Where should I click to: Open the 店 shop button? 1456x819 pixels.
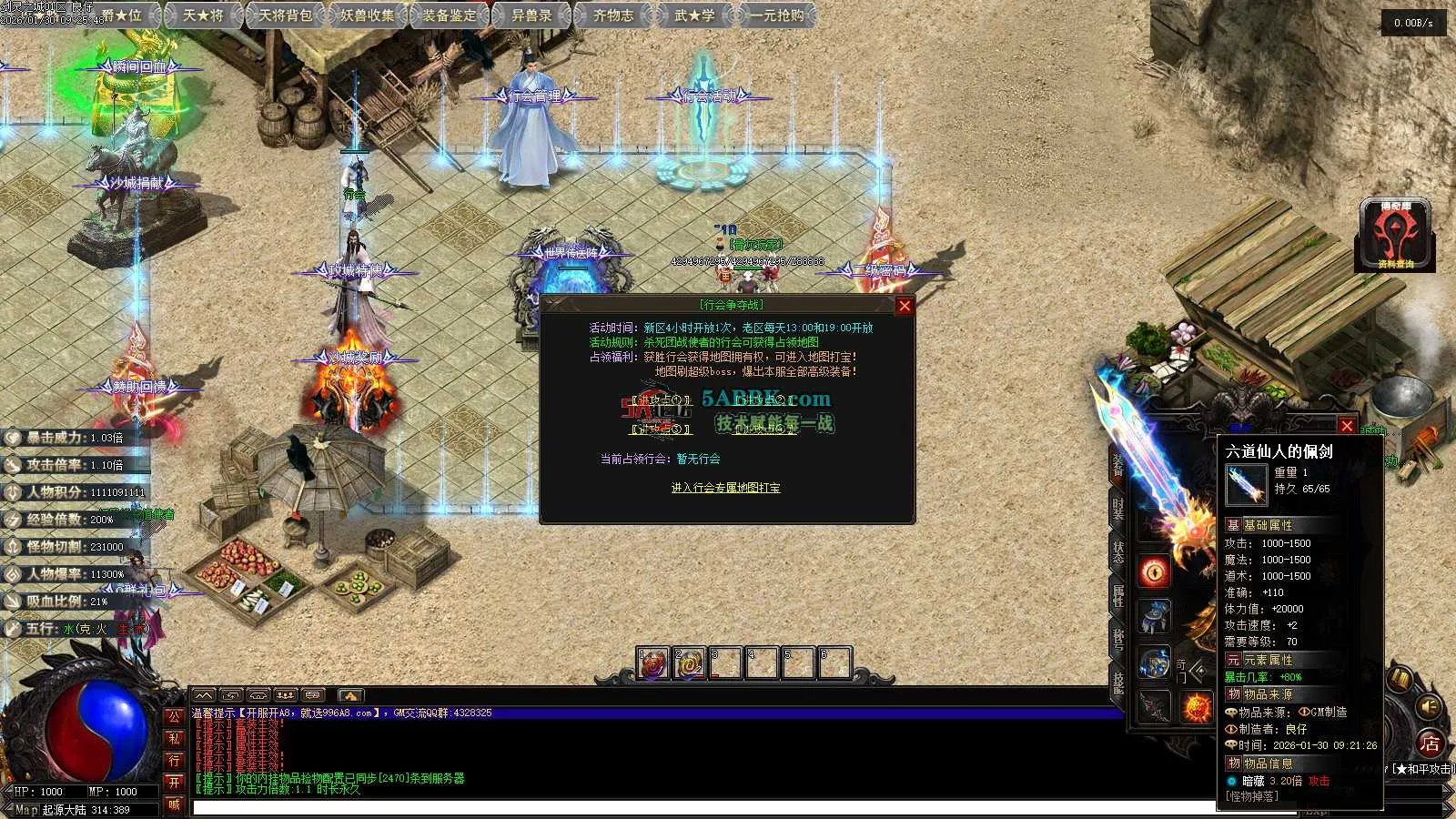[x=1430, y=743]
